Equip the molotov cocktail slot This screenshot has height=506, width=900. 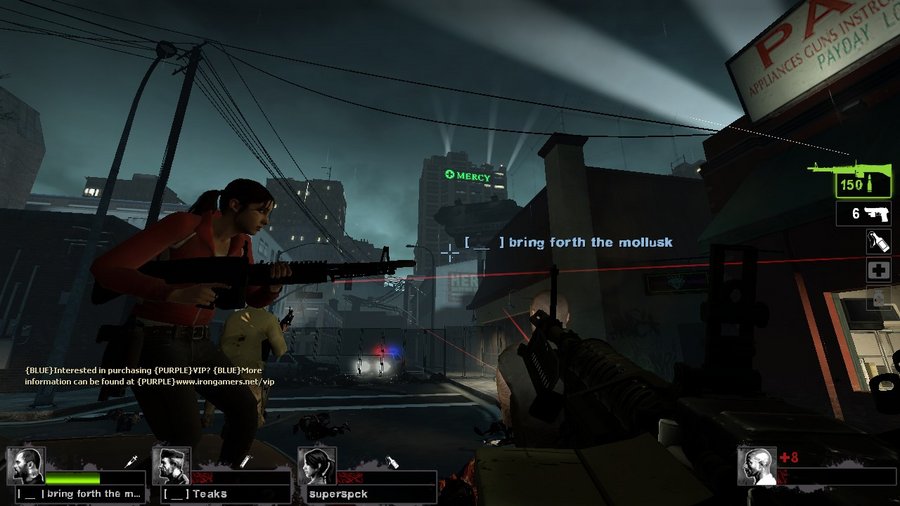[877, 243]
